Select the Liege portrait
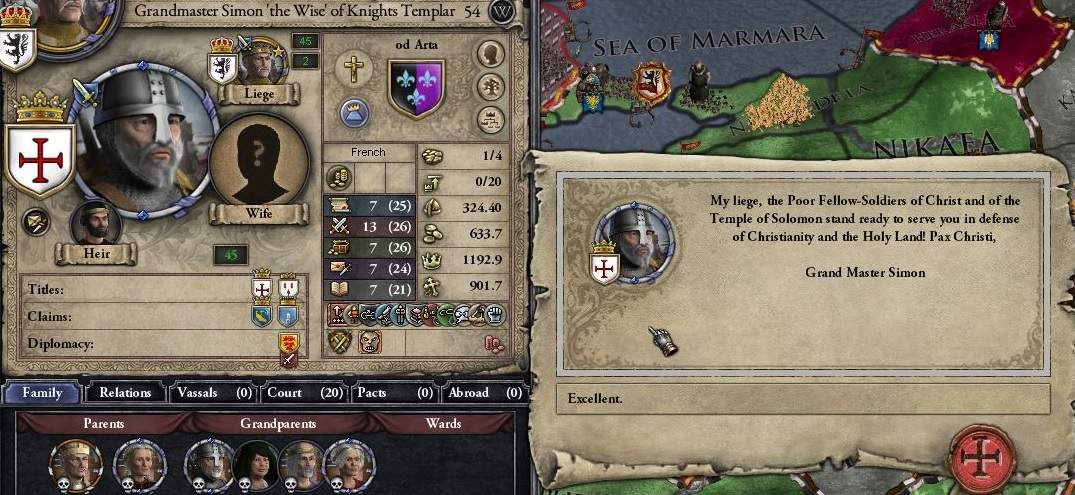Viewport: 1075px width, 495px height. coord(261,62)
